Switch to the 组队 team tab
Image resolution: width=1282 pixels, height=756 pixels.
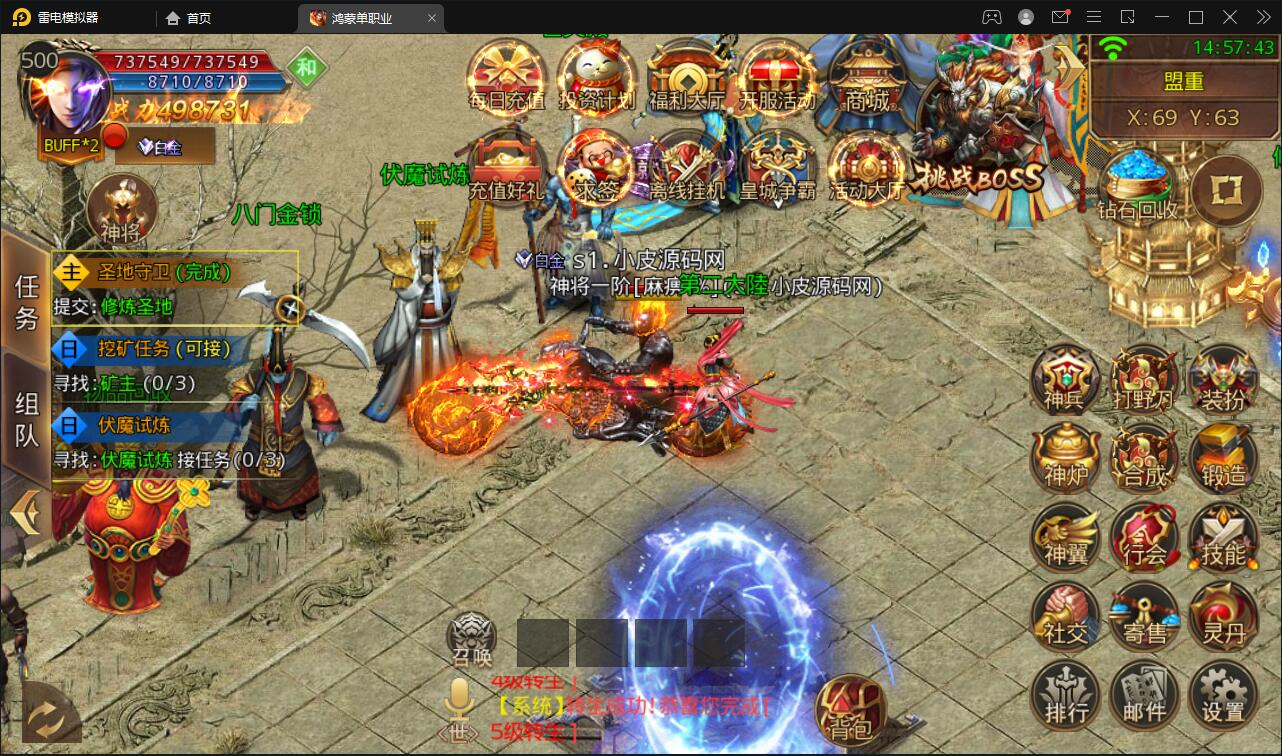(x=26, y=418)
